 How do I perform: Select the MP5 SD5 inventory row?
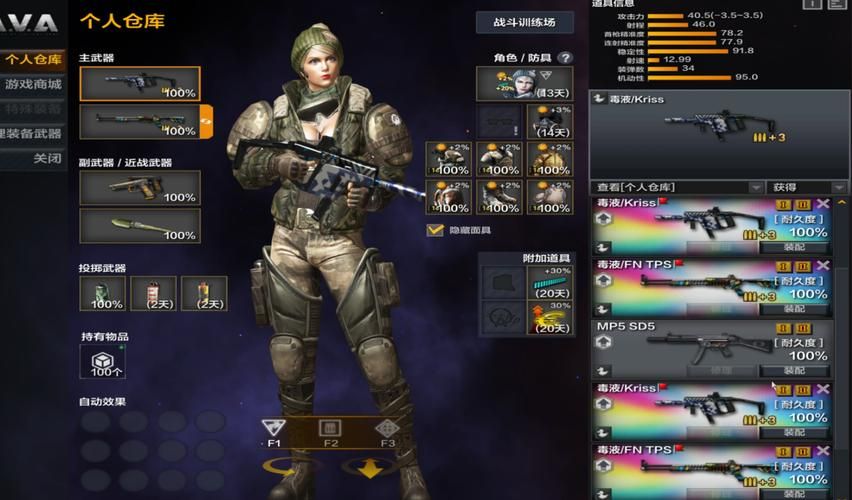[x=710, y=347]
